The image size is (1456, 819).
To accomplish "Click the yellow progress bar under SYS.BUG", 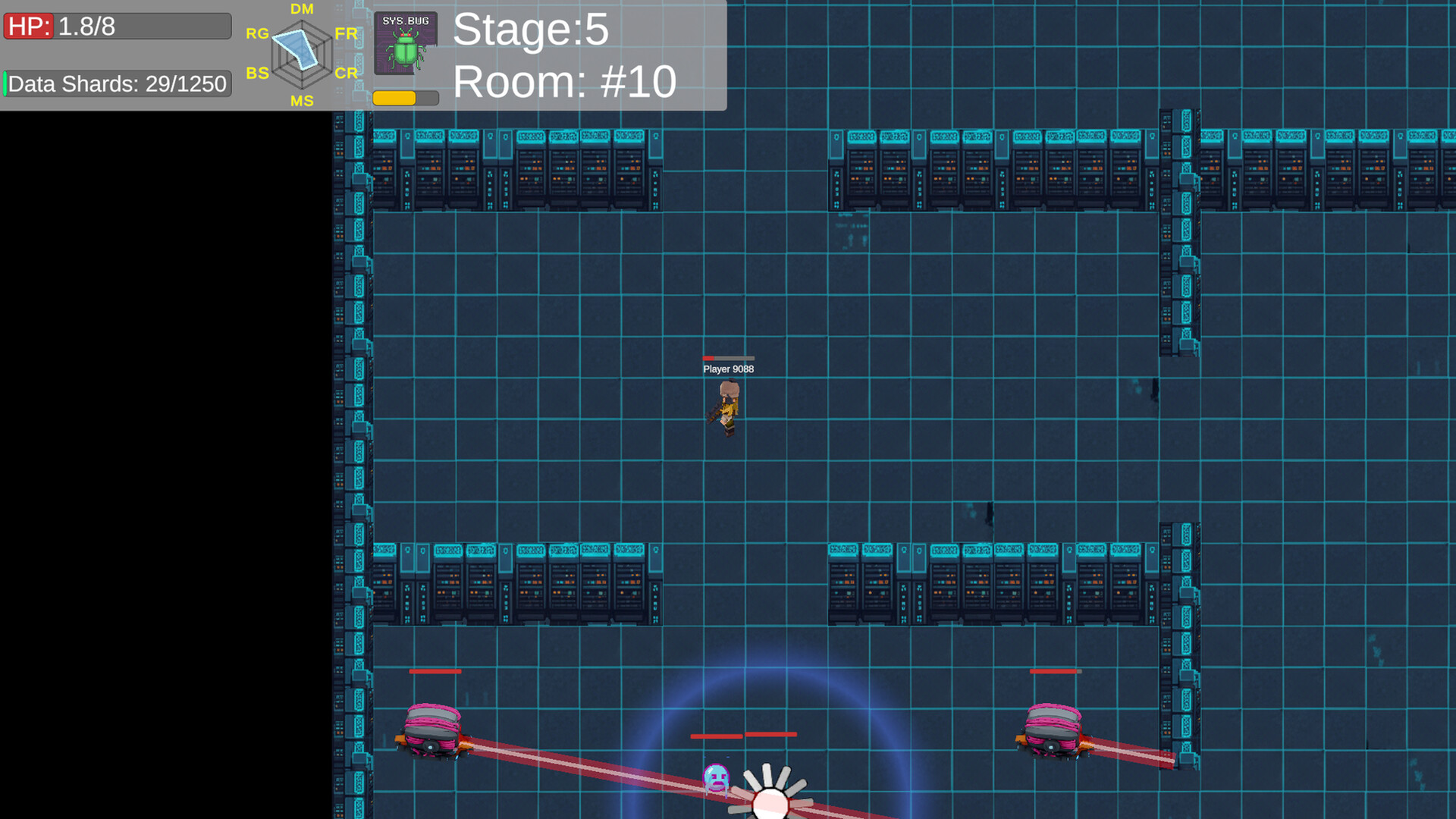I will (x=396, y=97).
